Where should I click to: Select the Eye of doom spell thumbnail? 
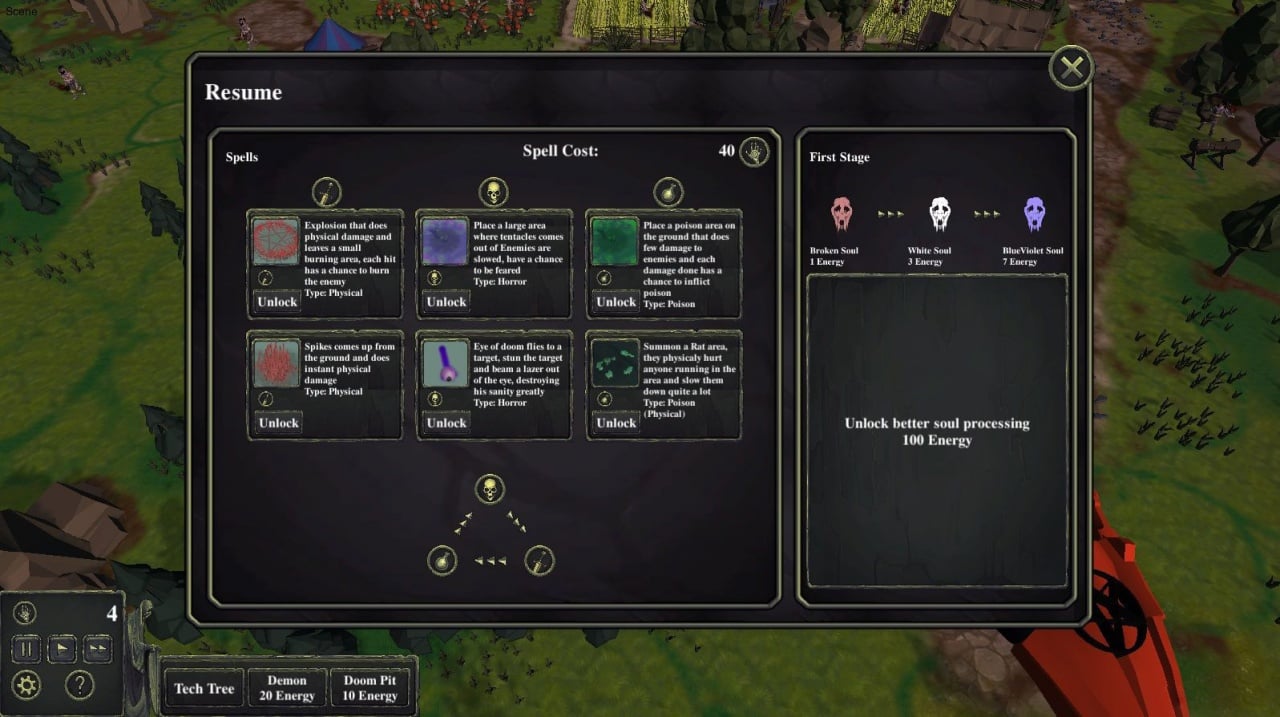(445, 363)
